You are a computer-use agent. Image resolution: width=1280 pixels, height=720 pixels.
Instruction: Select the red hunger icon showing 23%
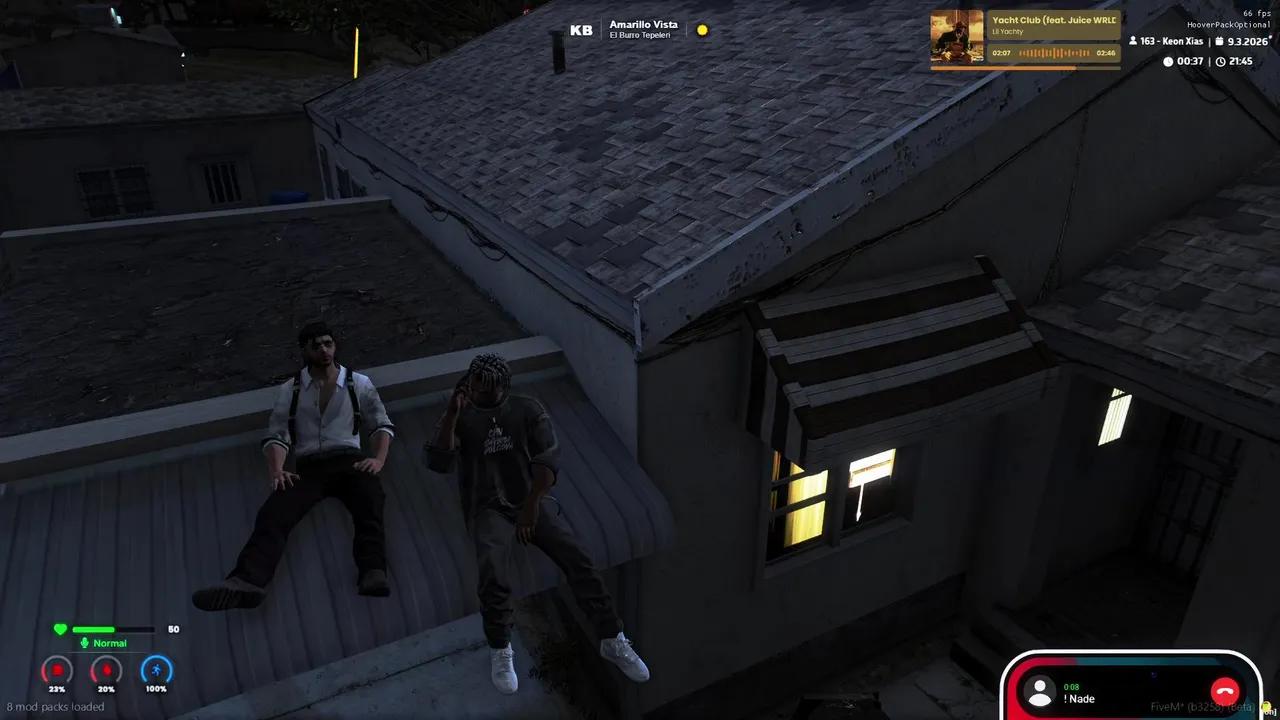click(x=56, y=671)
